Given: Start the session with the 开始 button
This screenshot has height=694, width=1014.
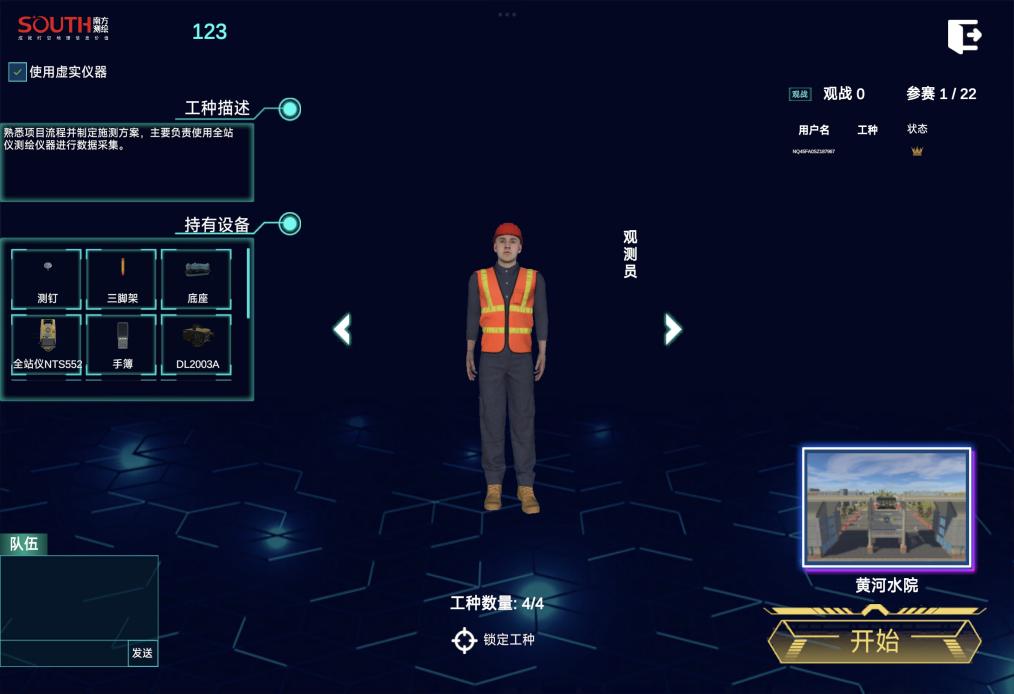Looking at the screenshot, I should tap(874, 641).
